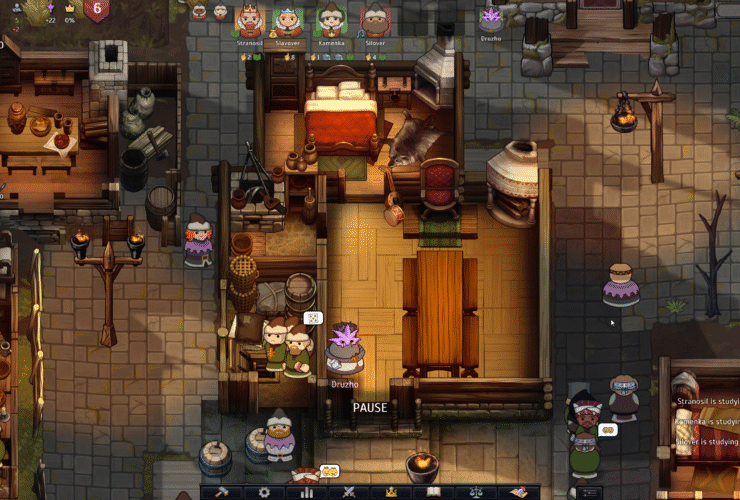Open the crown menu in the toolbar
This screenshot has height=500, width=740.
click(391, 492)
